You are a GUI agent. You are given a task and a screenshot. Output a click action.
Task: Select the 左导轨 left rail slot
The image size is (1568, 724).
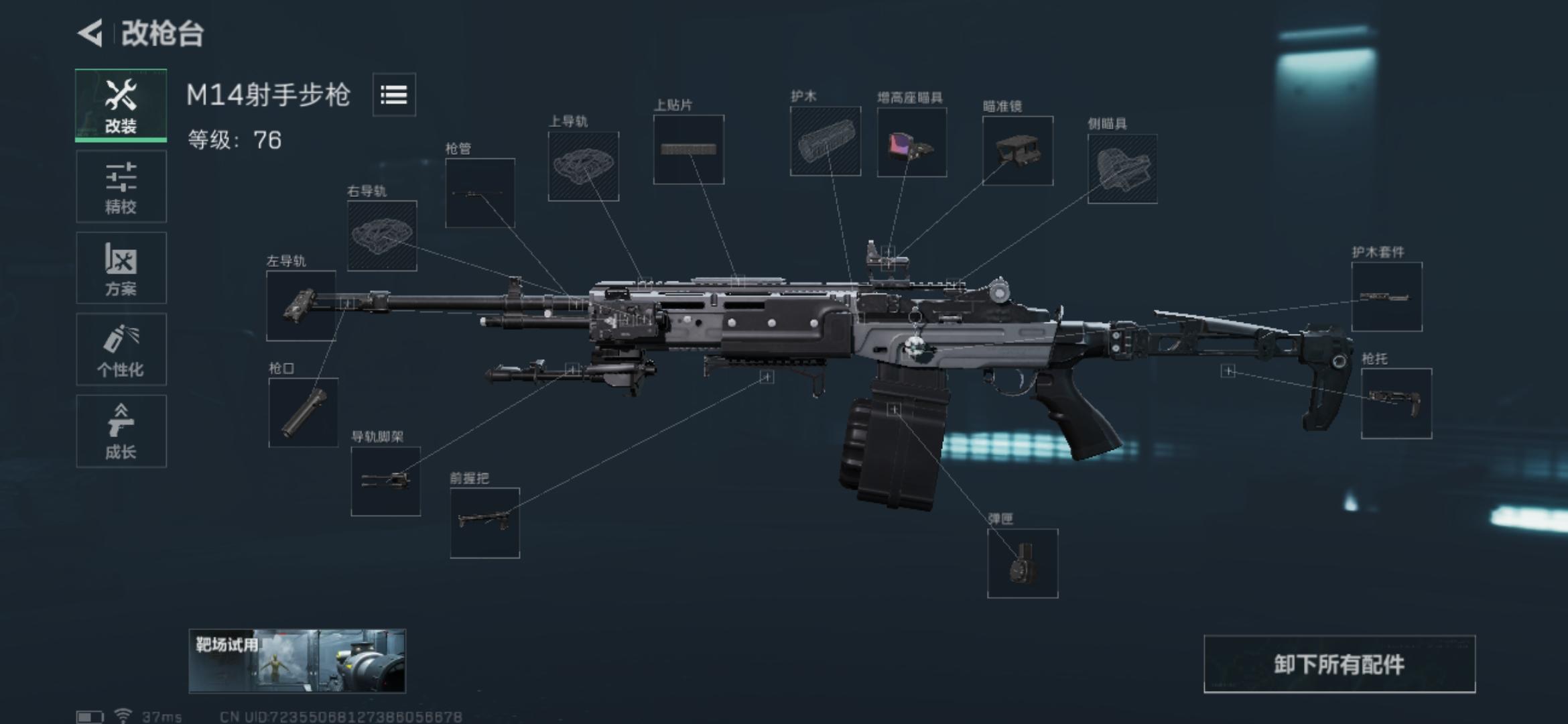tap(302, 306)
